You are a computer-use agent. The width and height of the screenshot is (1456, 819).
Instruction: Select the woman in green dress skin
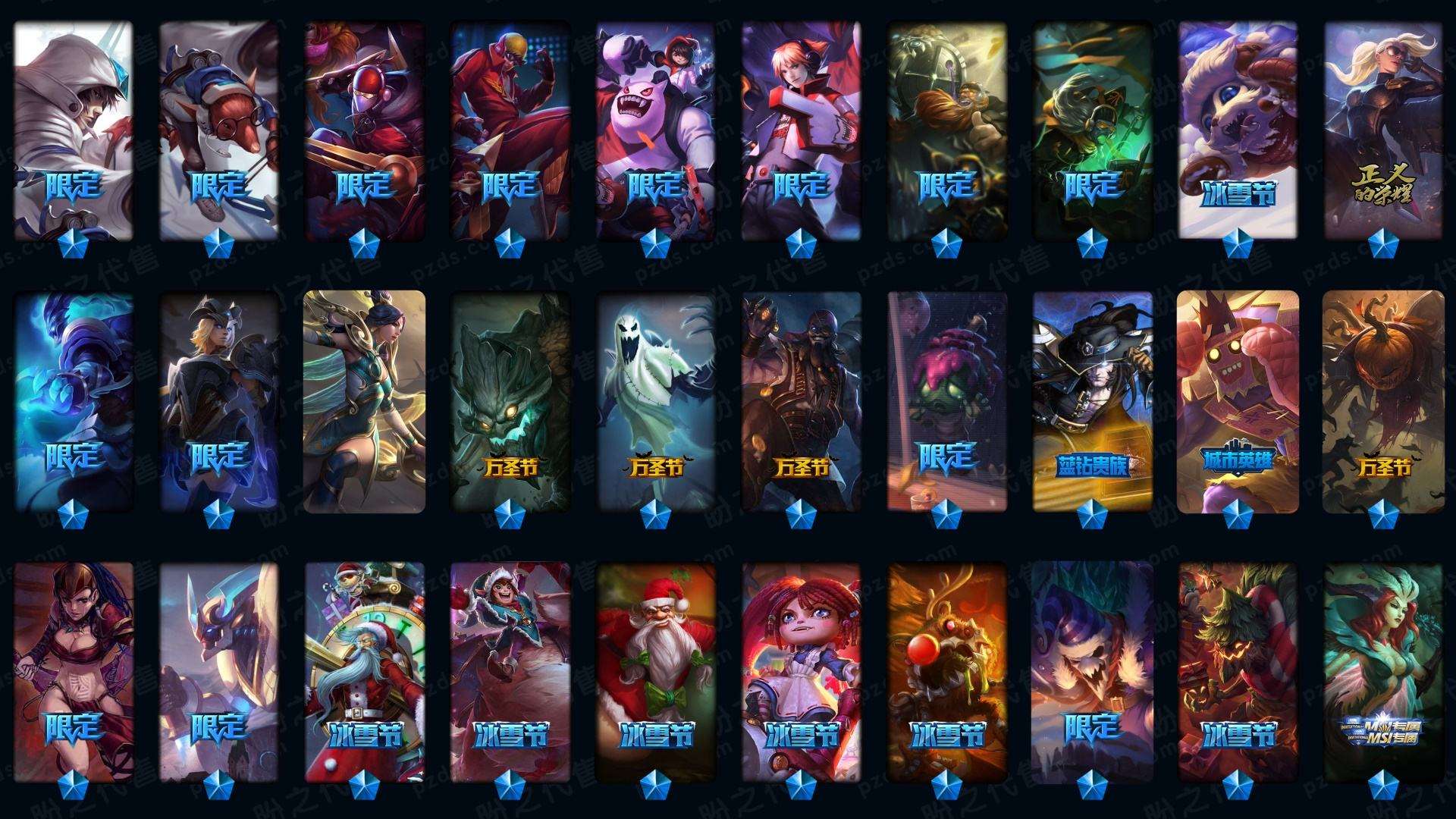coord(364,402)
